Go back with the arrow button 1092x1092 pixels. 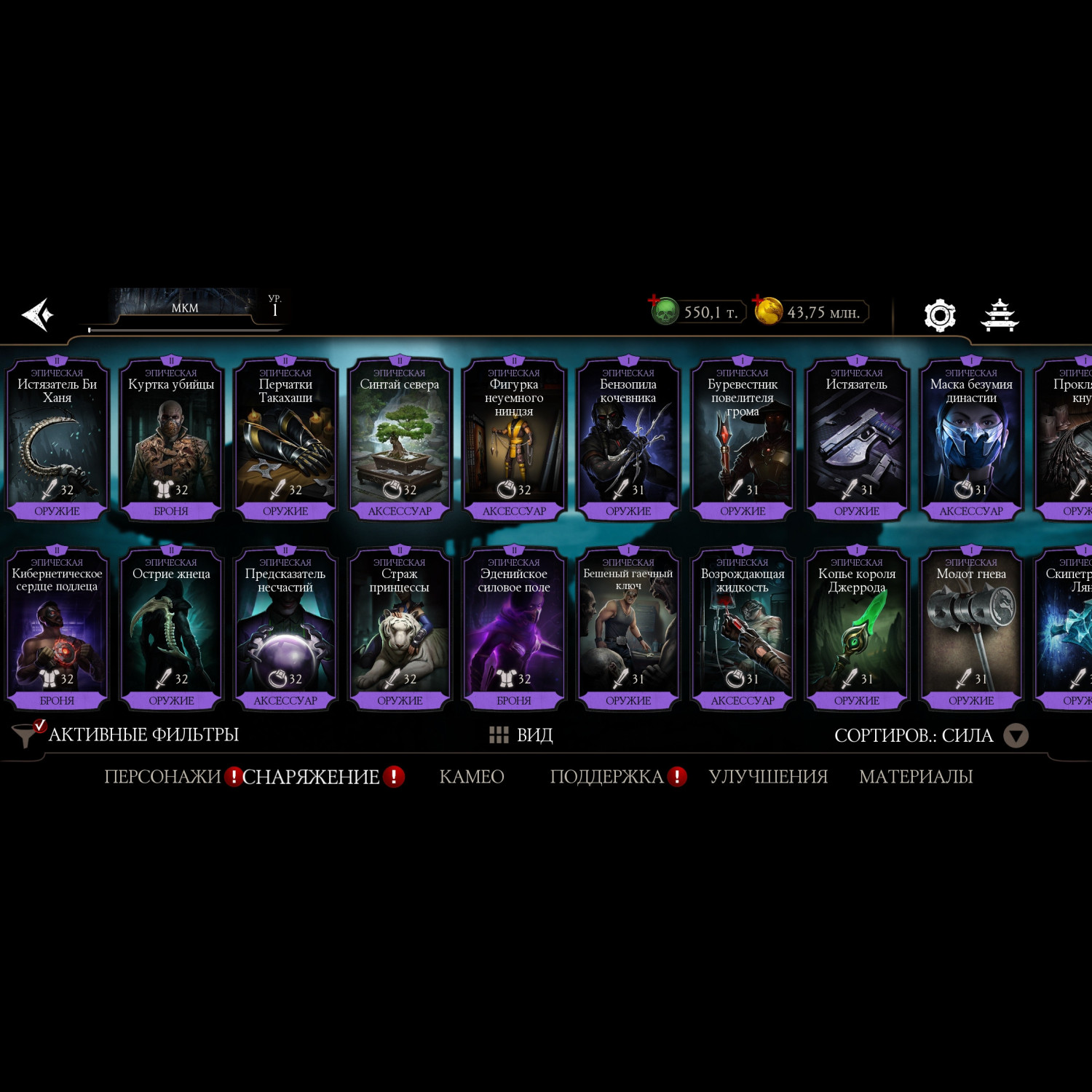[x=38, y=314]
